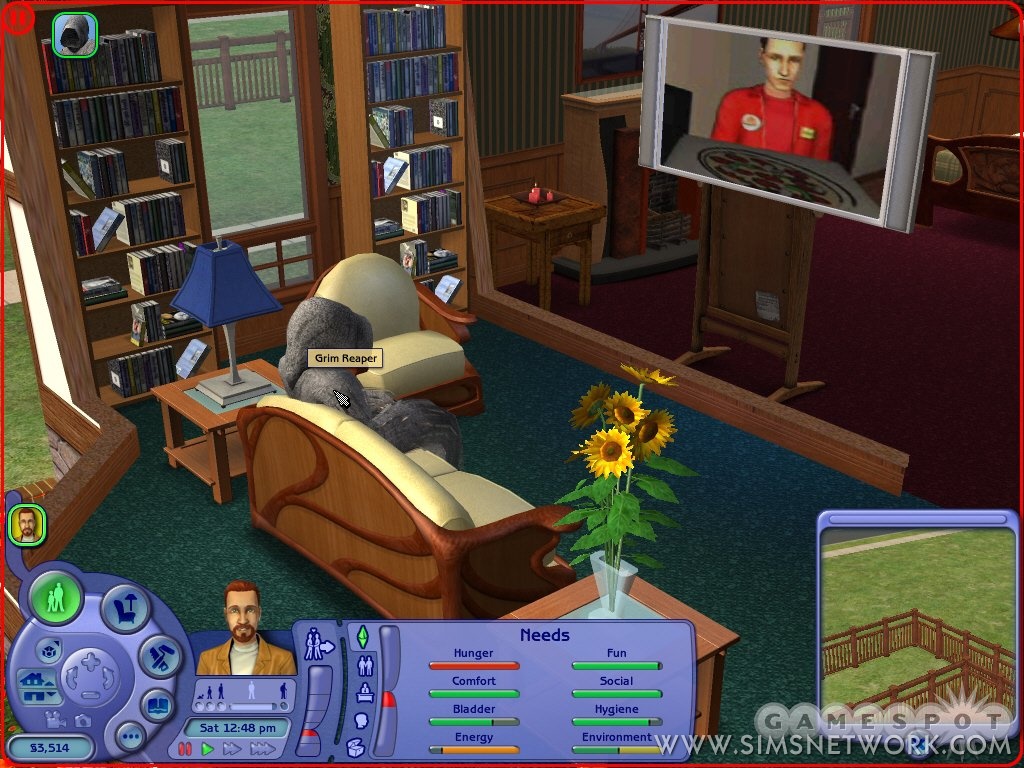Viewport: 1024px width, 768px height.
Task: Switch to the Career panel tab
Action: (365, 692)
